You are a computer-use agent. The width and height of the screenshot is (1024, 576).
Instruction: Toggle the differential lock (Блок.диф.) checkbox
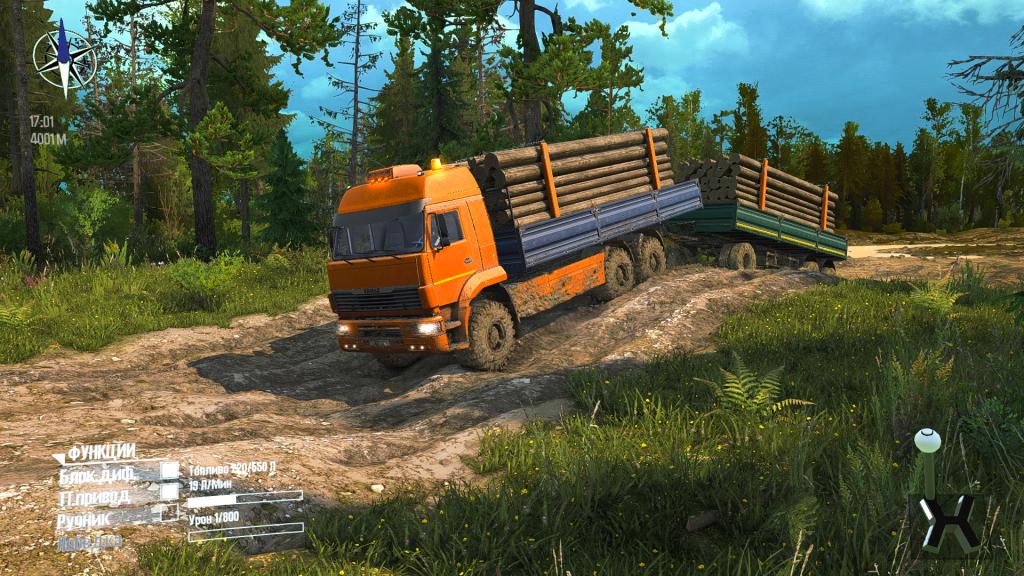[x=170, y=471]
